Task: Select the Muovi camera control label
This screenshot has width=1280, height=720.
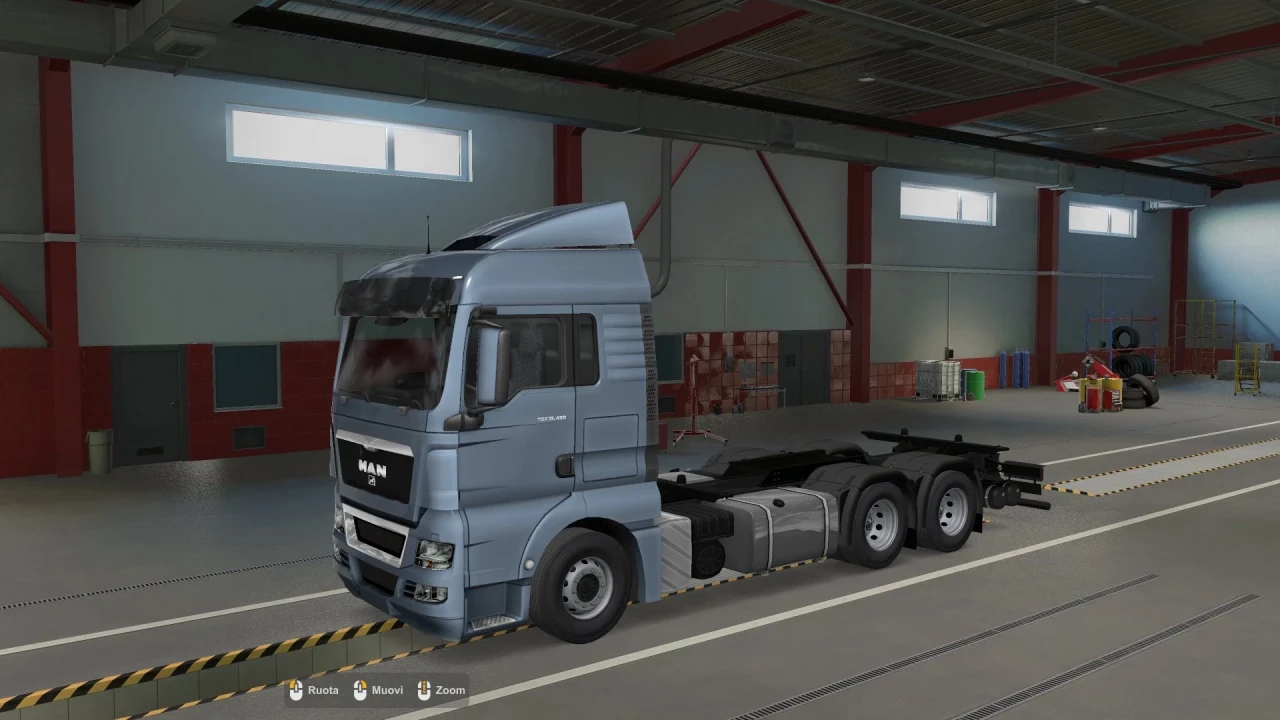Action: tap(388, 690)
